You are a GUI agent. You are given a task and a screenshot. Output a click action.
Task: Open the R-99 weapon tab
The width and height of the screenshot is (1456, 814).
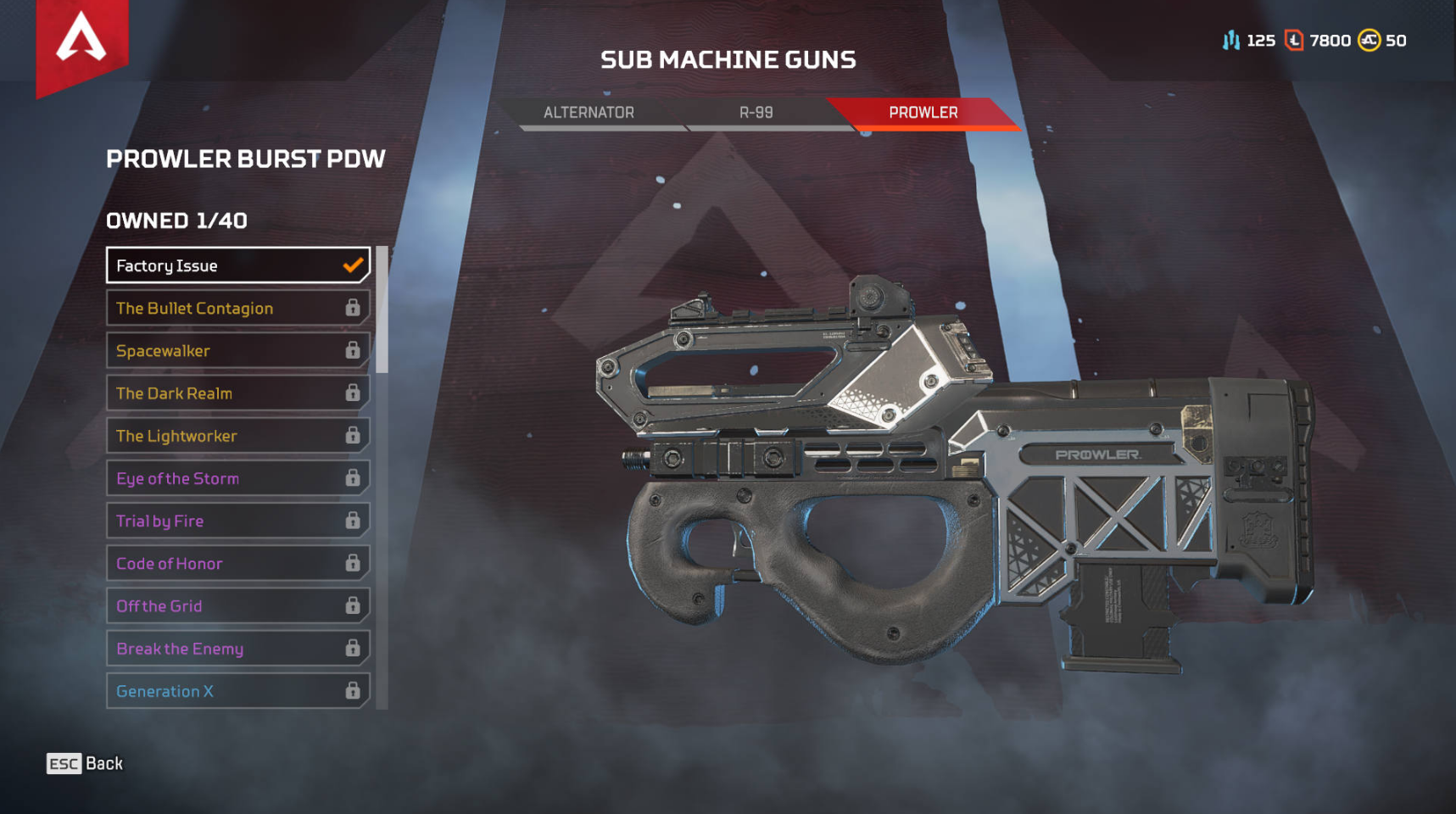(756, 113)
